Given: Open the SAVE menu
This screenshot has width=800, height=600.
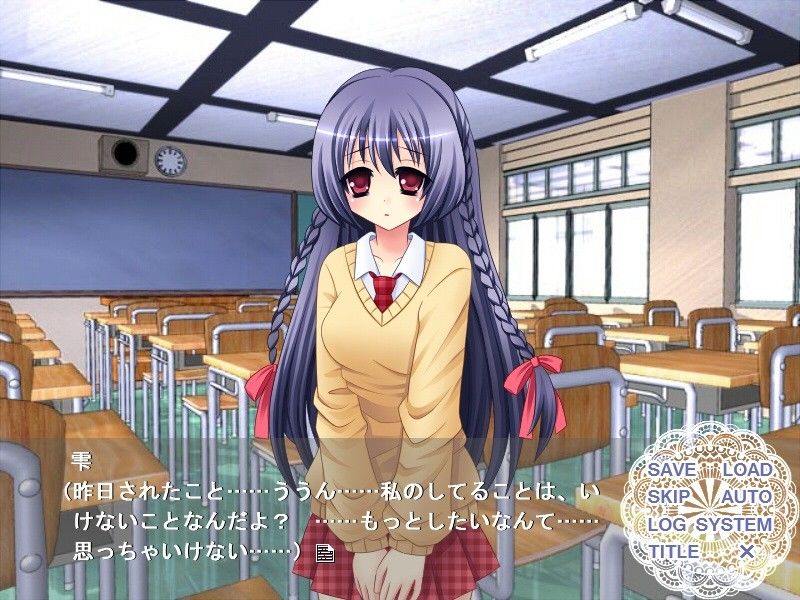Looking at the screenshot, I should click(x=671, y=470).
